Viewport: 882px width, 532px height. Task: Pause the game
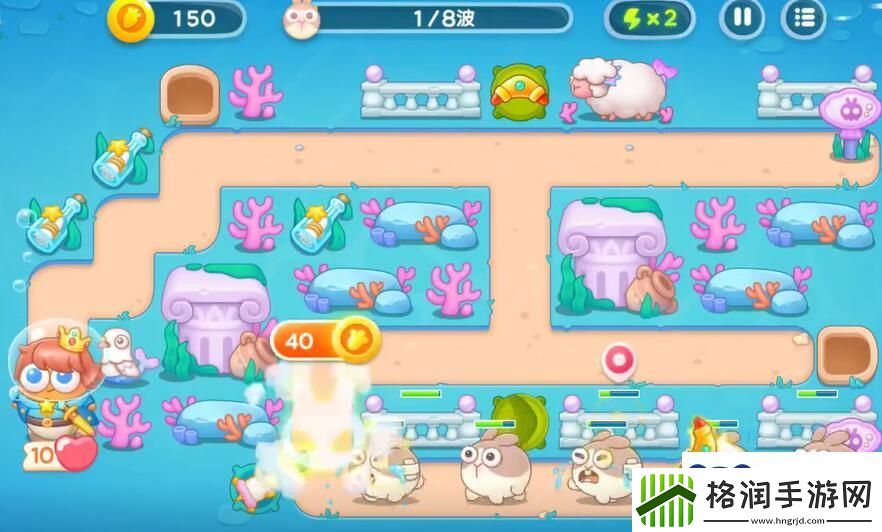pyautogui.click(x=742, y=18)
